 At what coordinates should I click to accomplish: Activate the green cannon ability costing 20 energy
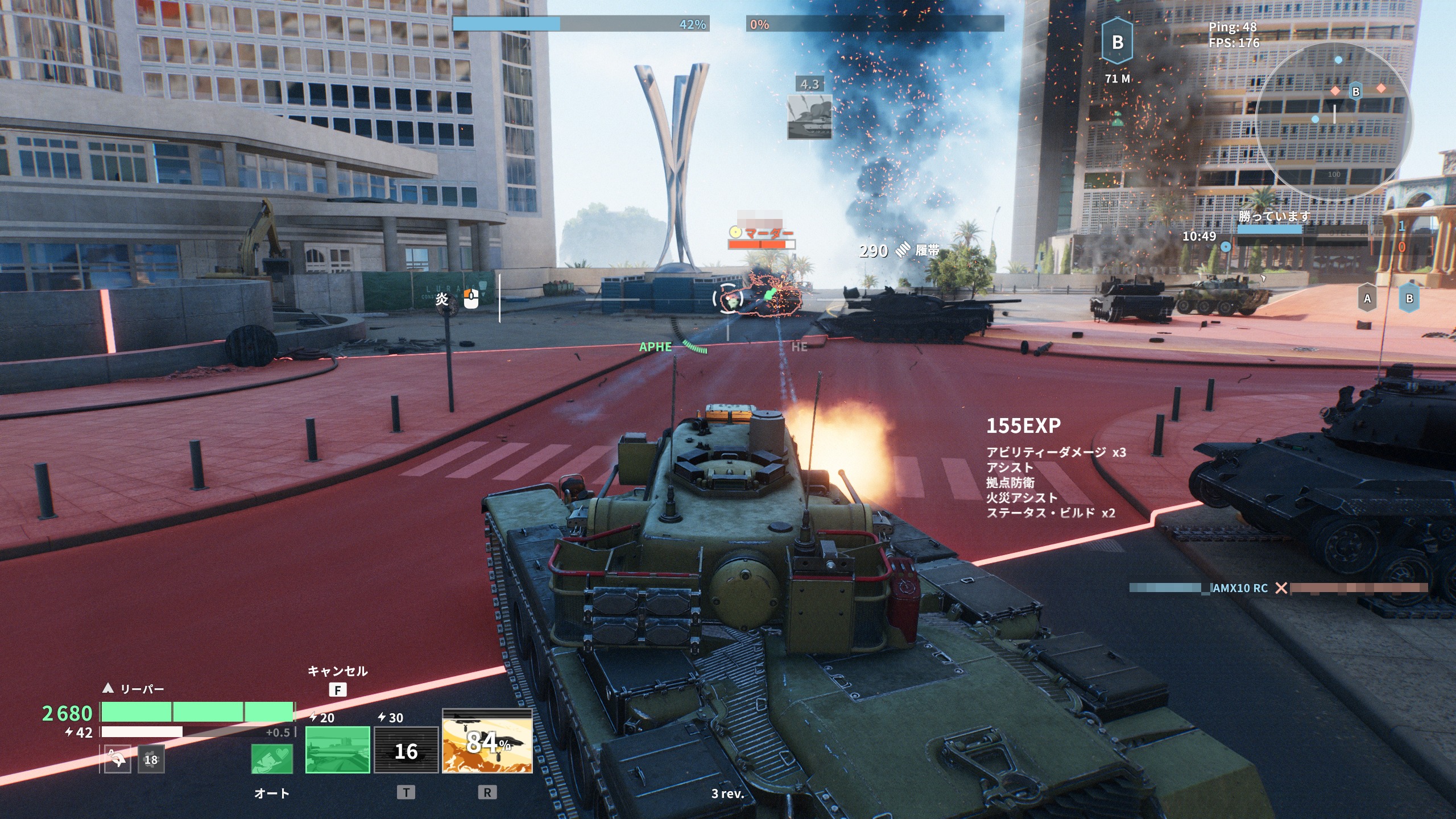point(337,749)
